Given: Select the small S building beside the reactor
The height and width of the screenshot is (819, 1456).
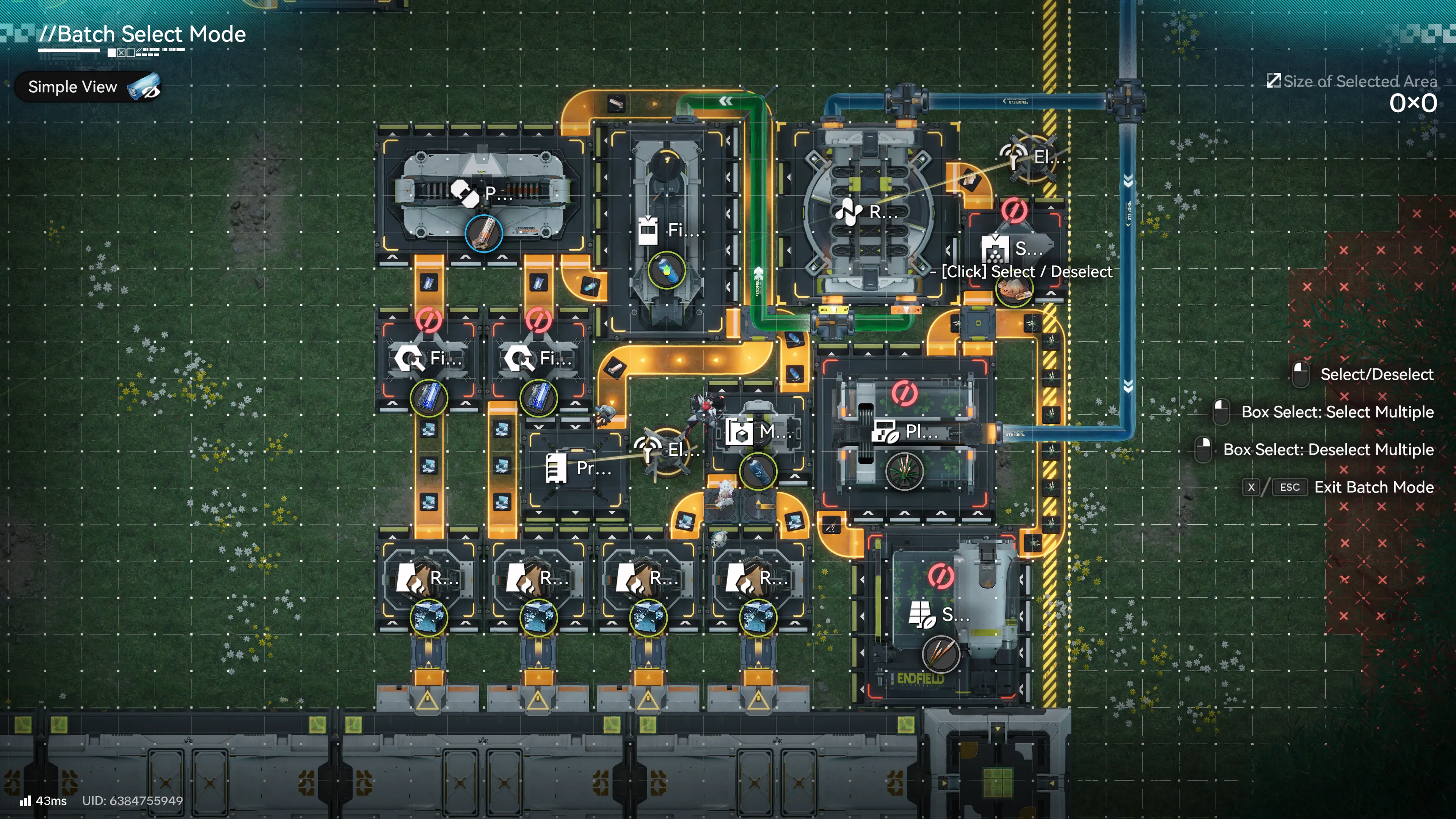Looking at the screenshot, I should [1015, 249].
